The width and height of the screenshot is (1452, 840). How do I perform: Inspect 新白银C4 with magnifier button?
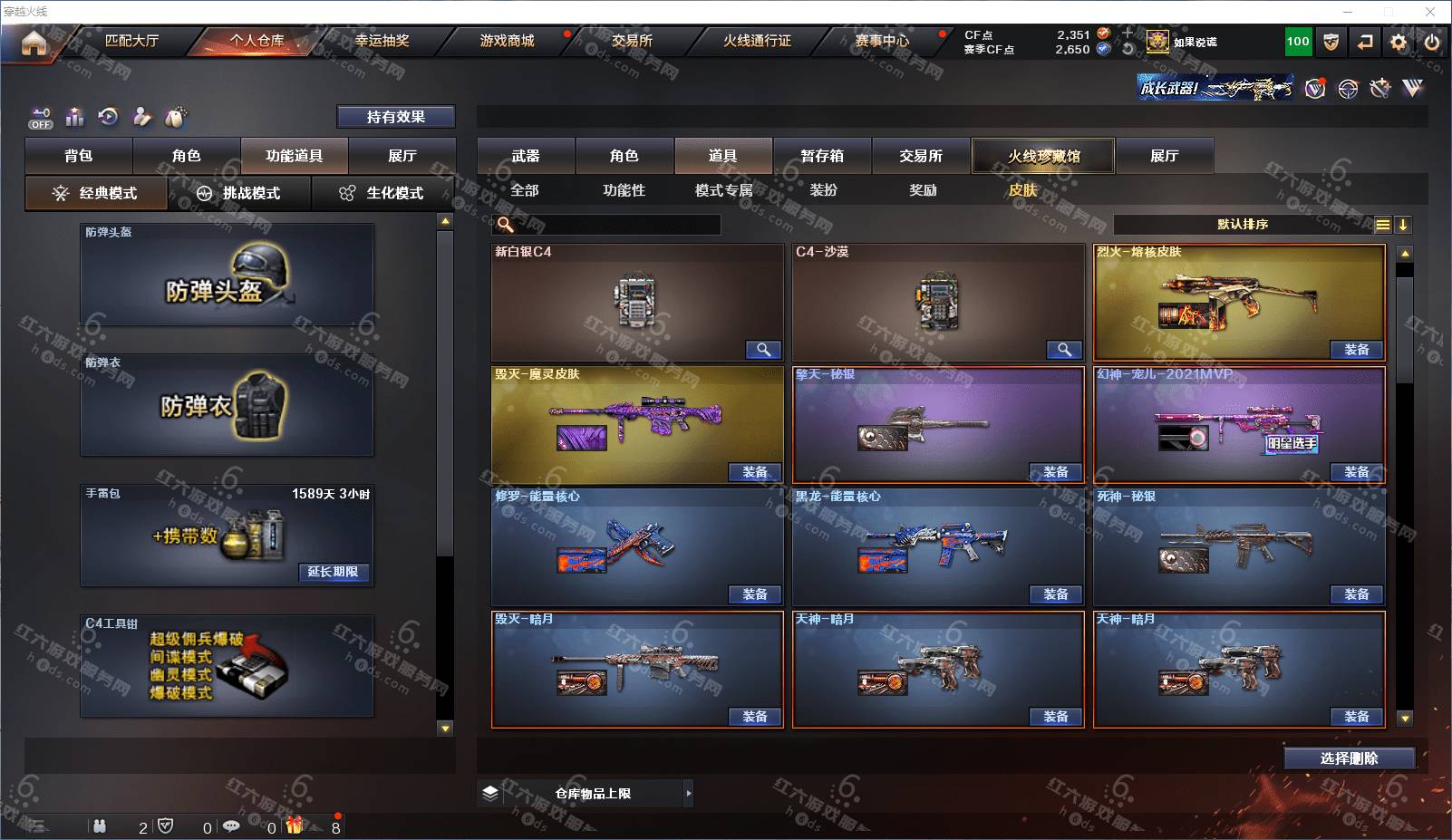point(763,350)
